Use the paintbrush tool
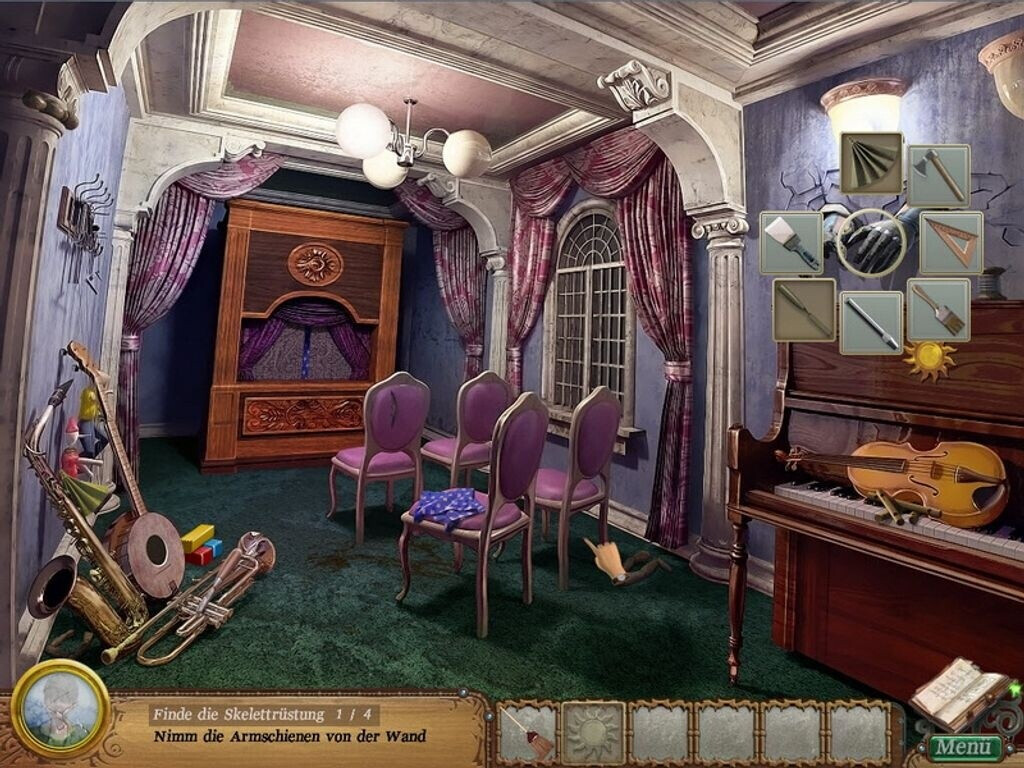 [x=938, y=309]
